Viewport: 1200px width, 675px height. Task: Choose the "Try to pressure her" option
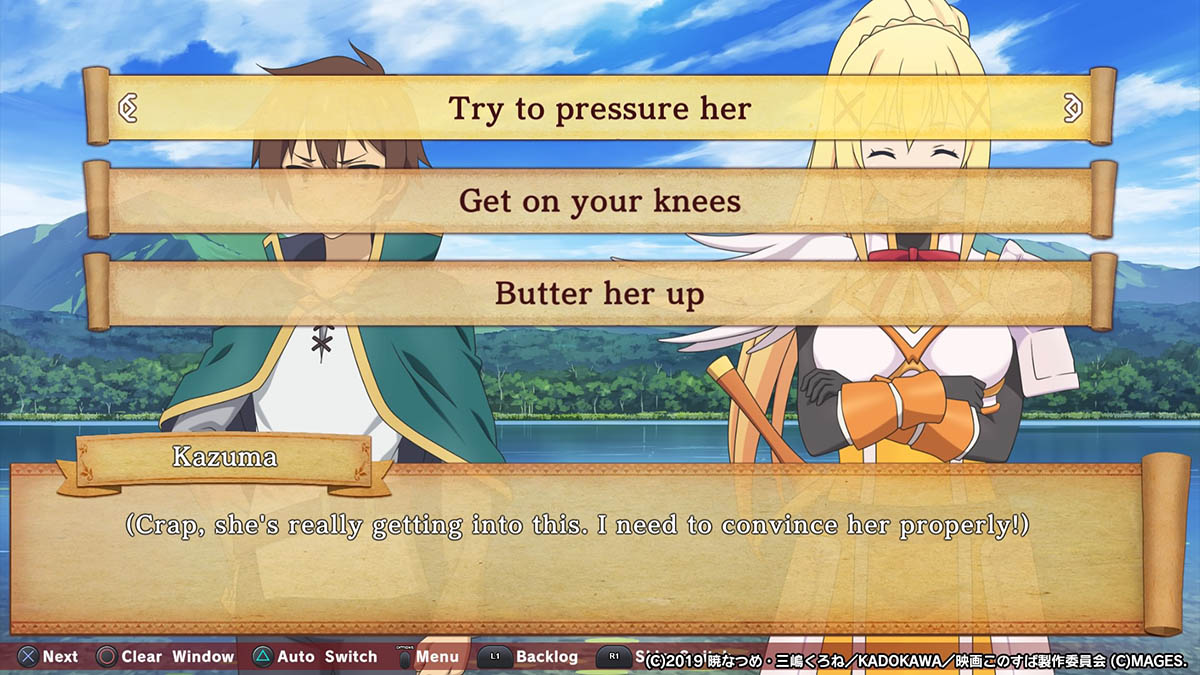(600, 107)
